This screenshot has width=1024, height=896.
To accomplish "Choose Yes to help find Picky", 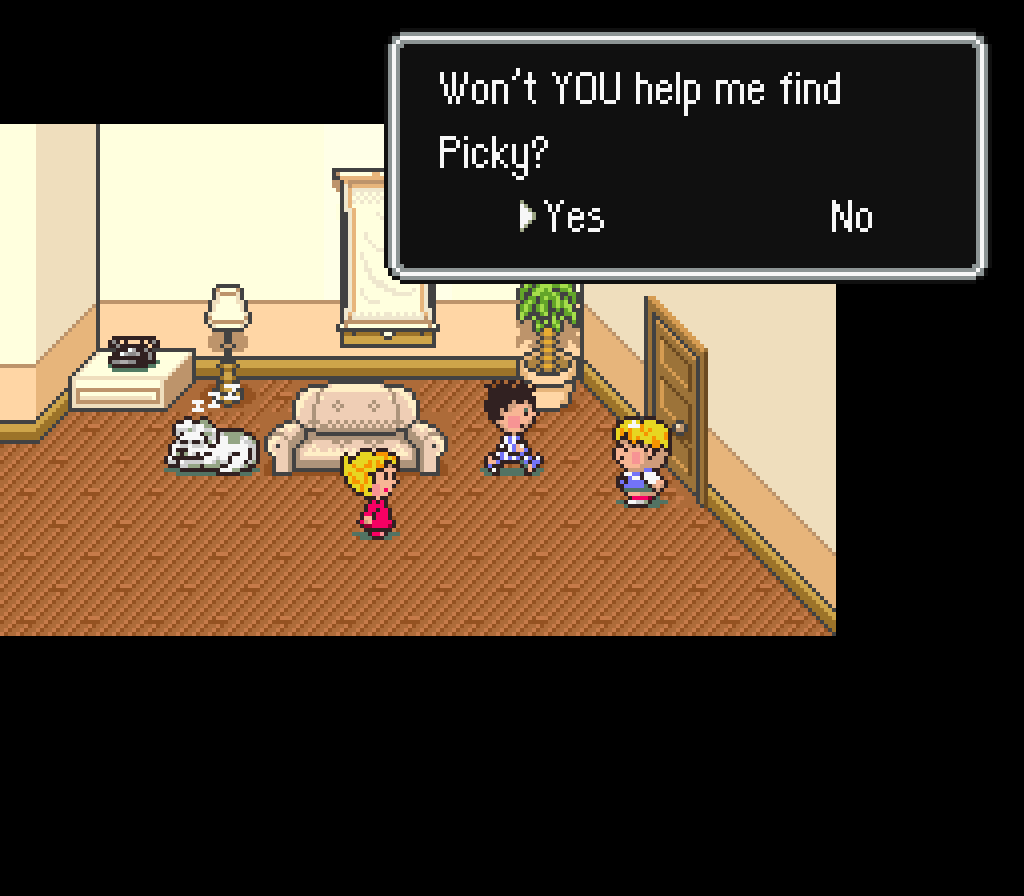I will coord(573,216).
